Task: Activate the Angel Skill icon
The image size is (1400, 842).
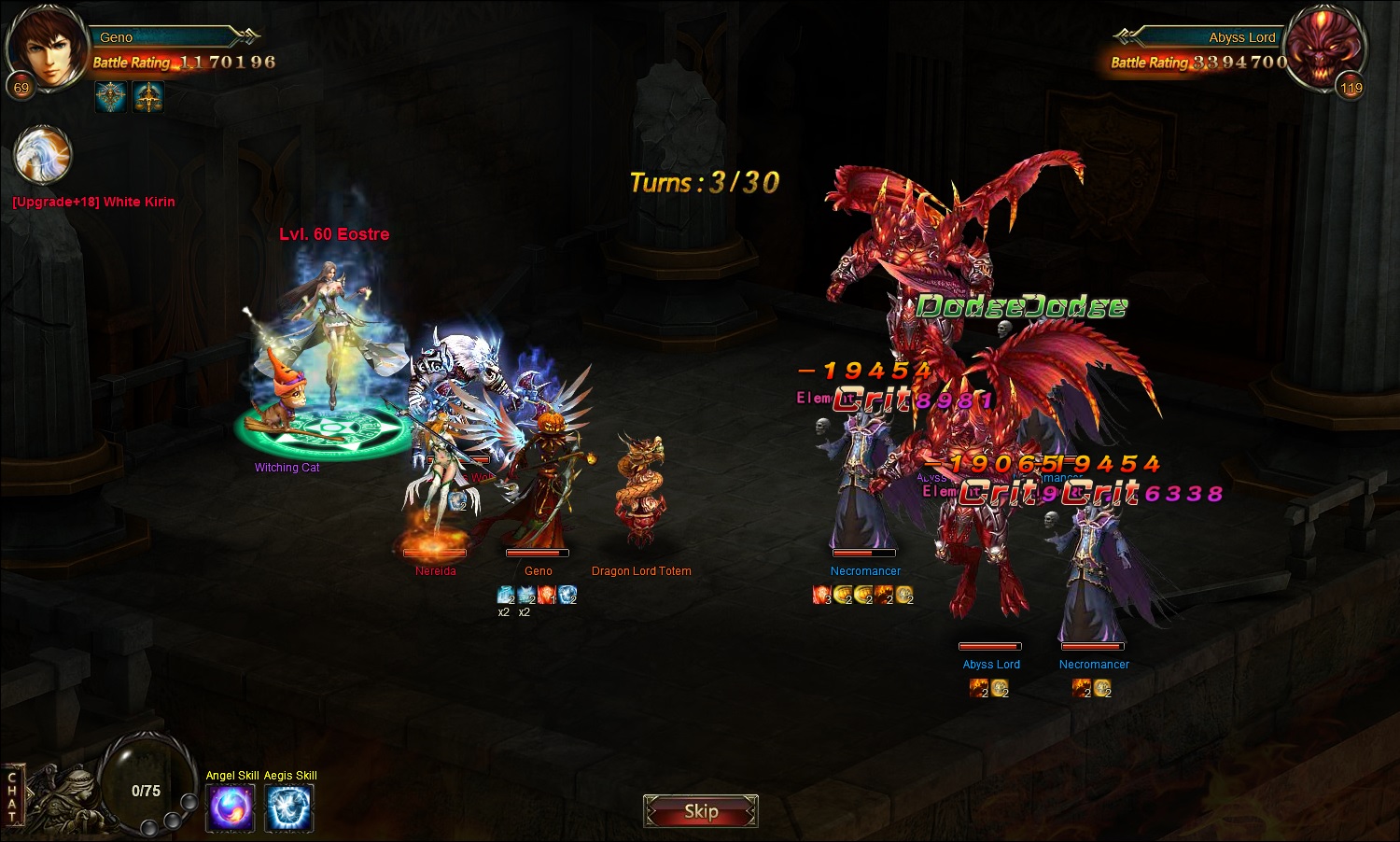Action: click(231, 807)
